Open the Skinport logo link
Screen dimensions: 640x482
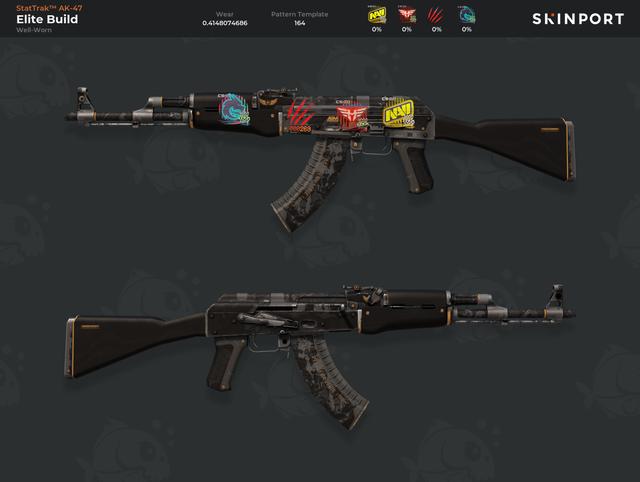tap(577, 19)
